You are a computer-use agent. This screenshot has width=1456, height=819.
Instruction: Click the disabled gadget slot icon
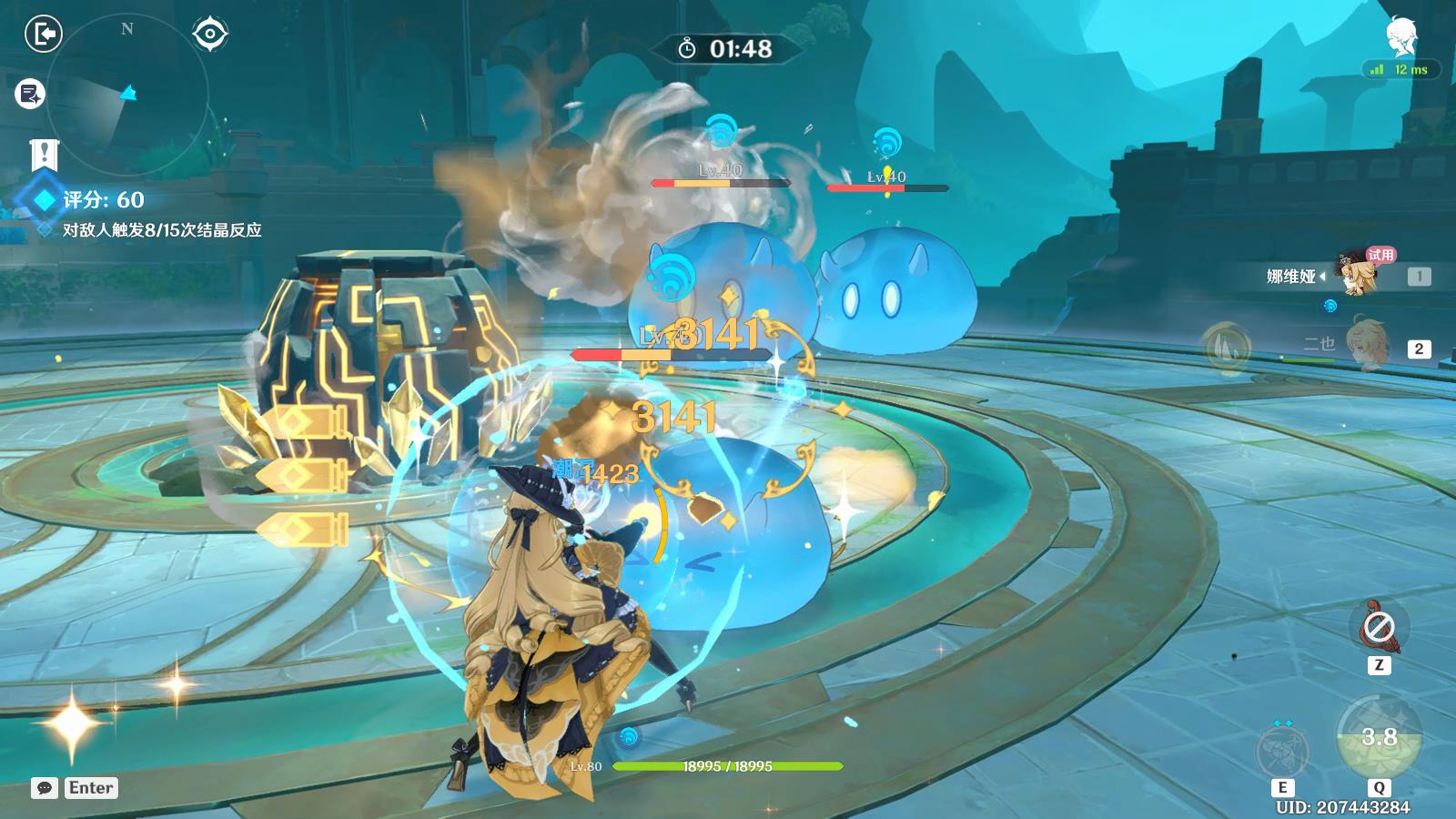point(1379,627)
